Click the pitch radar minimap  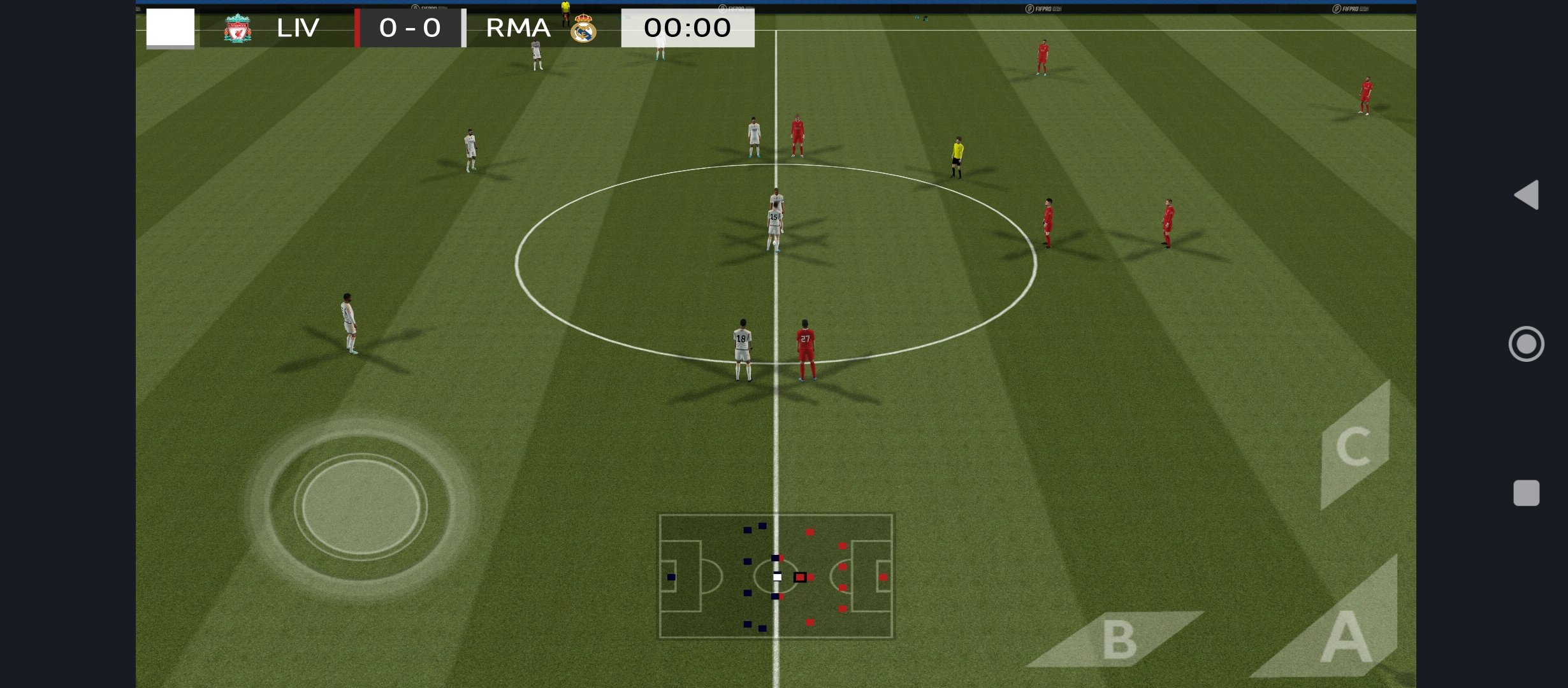pos(776,576)
